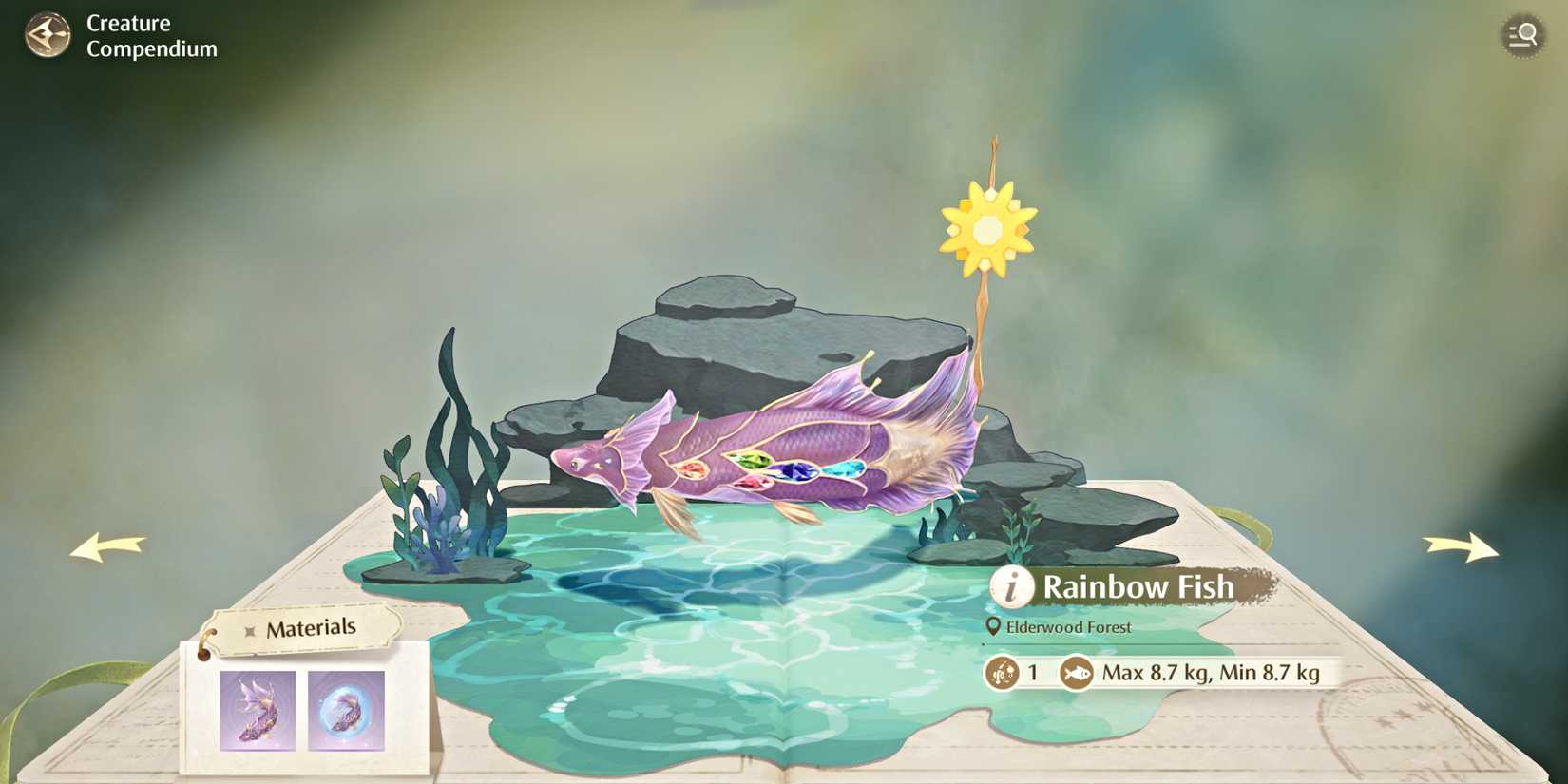Click the glowing sun marker above the rocks
This screenshot has height=784, width=1568.
(x=987, y=228)
